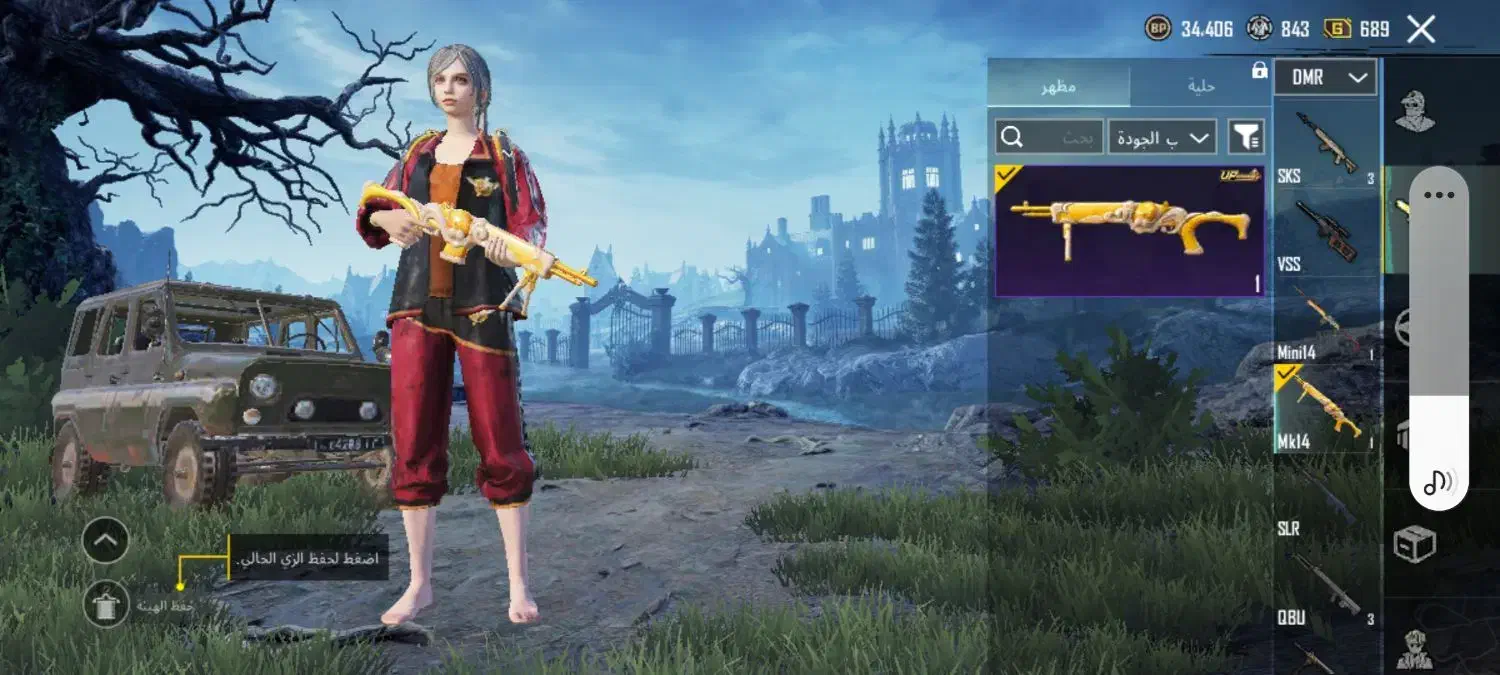Open the DMR weapon category dropdown
This screenshot has height=675, width=1500.
pyautogui.click(x=1326, y=77)
